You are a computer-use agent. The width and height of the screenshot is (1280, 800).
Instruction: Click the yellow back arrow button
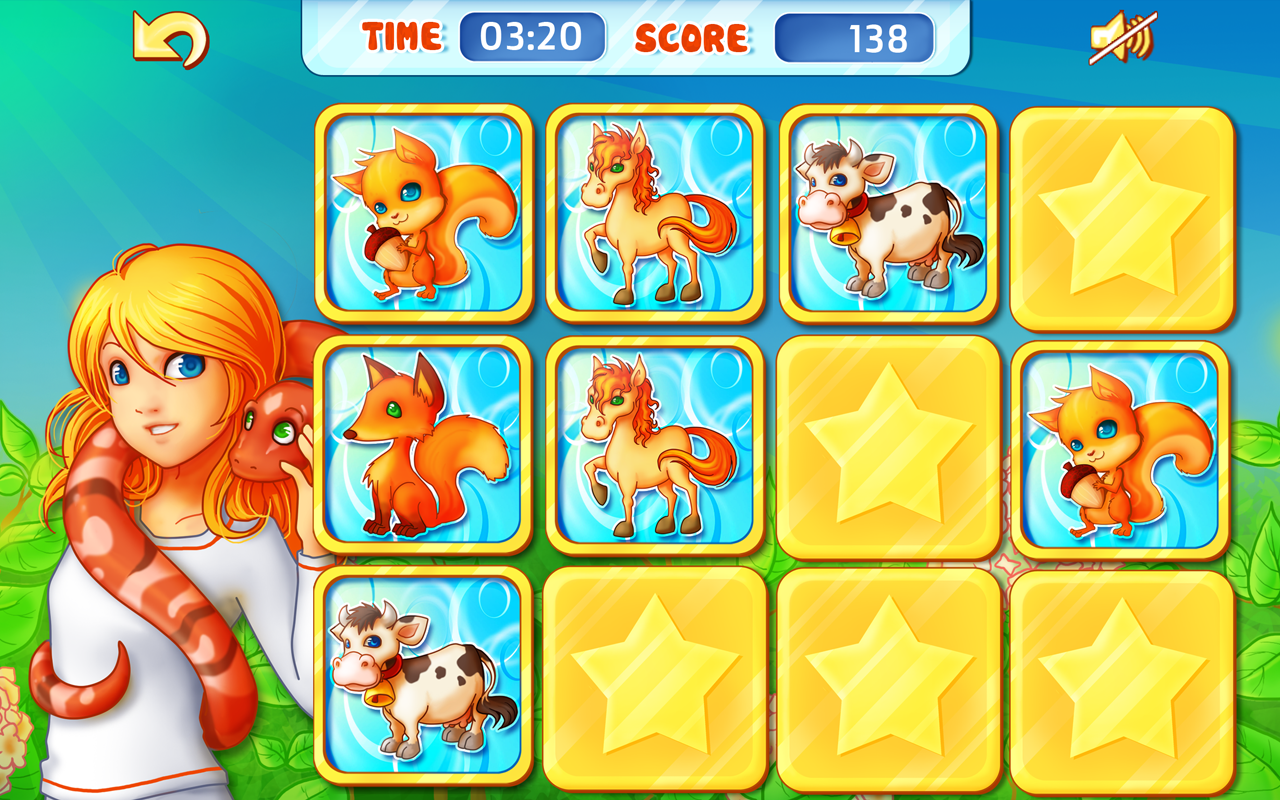[170, 39]
